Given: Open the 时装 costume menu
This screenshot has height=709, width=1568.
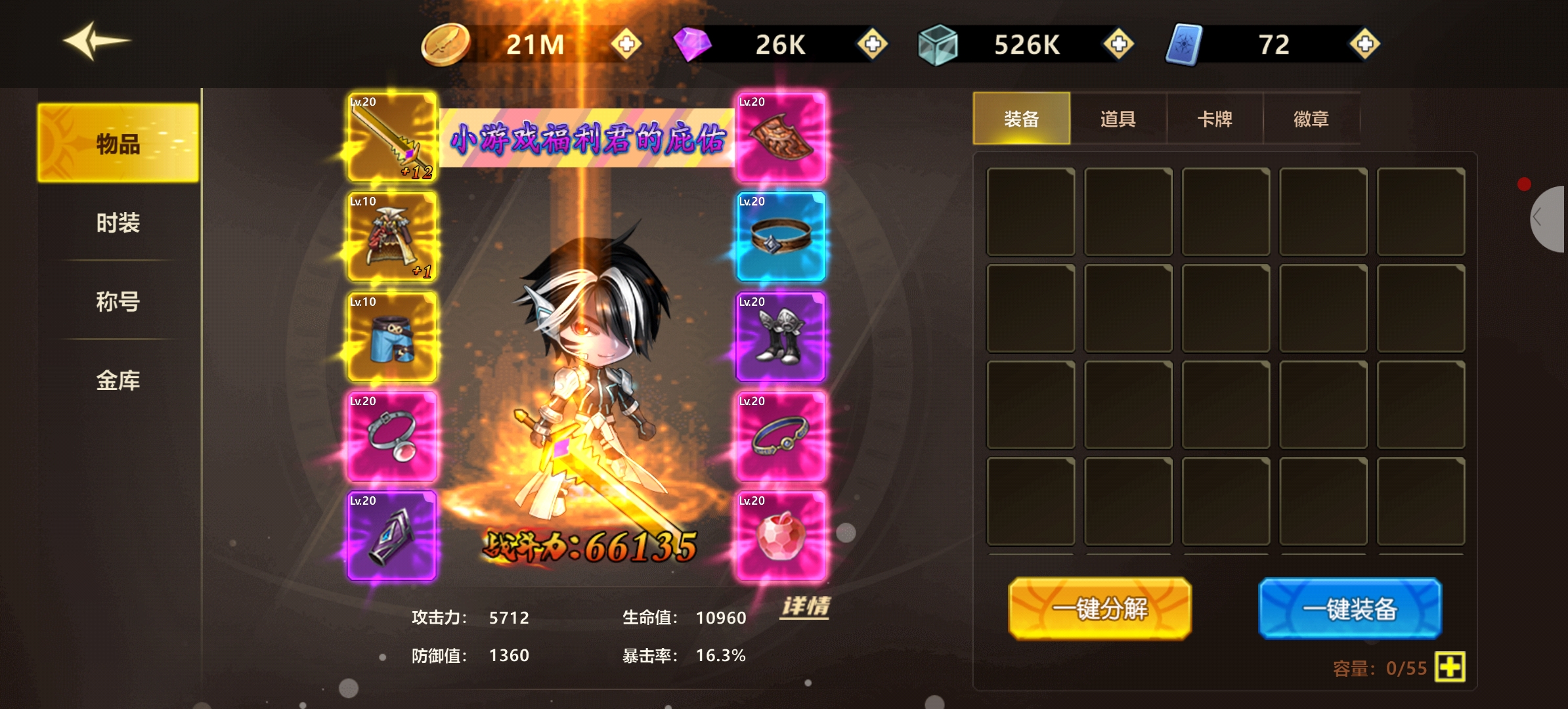Looking at the screenshot, I should click(118, 223).
